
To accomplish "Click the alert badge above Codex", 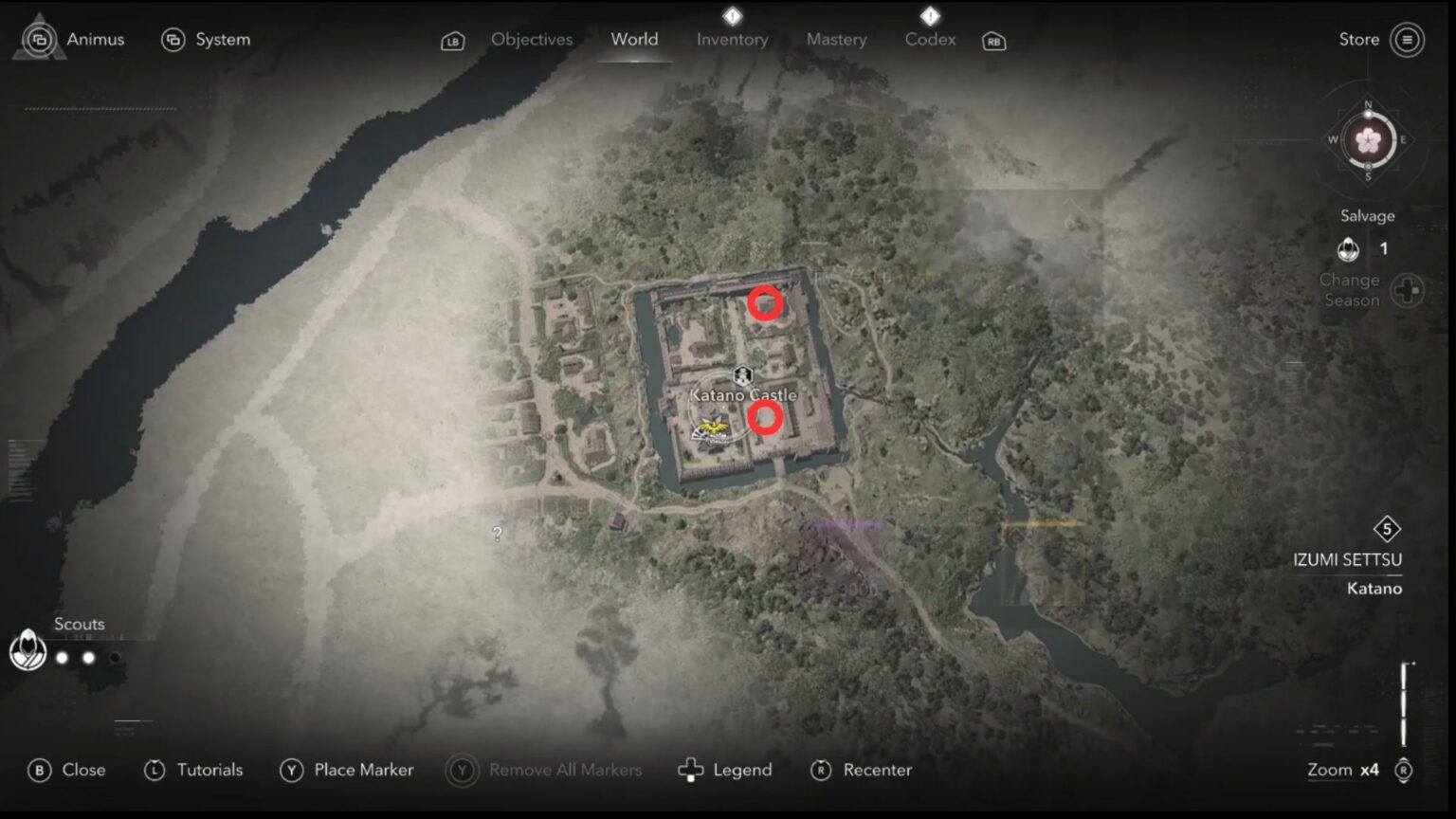I will pyautogui.click(x=930, y=15).
